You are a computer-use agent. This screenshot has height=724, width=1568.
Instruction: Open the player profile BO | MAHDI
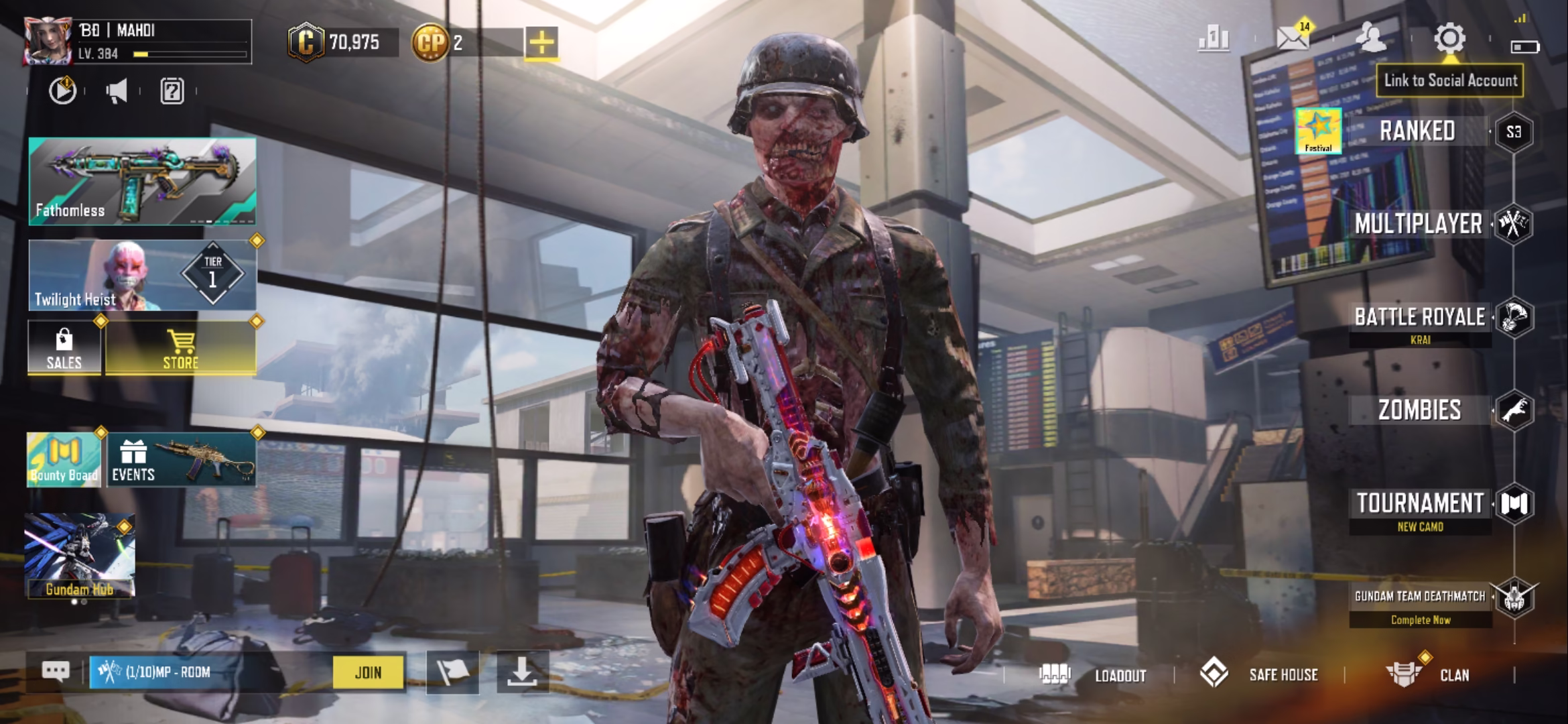137,42
